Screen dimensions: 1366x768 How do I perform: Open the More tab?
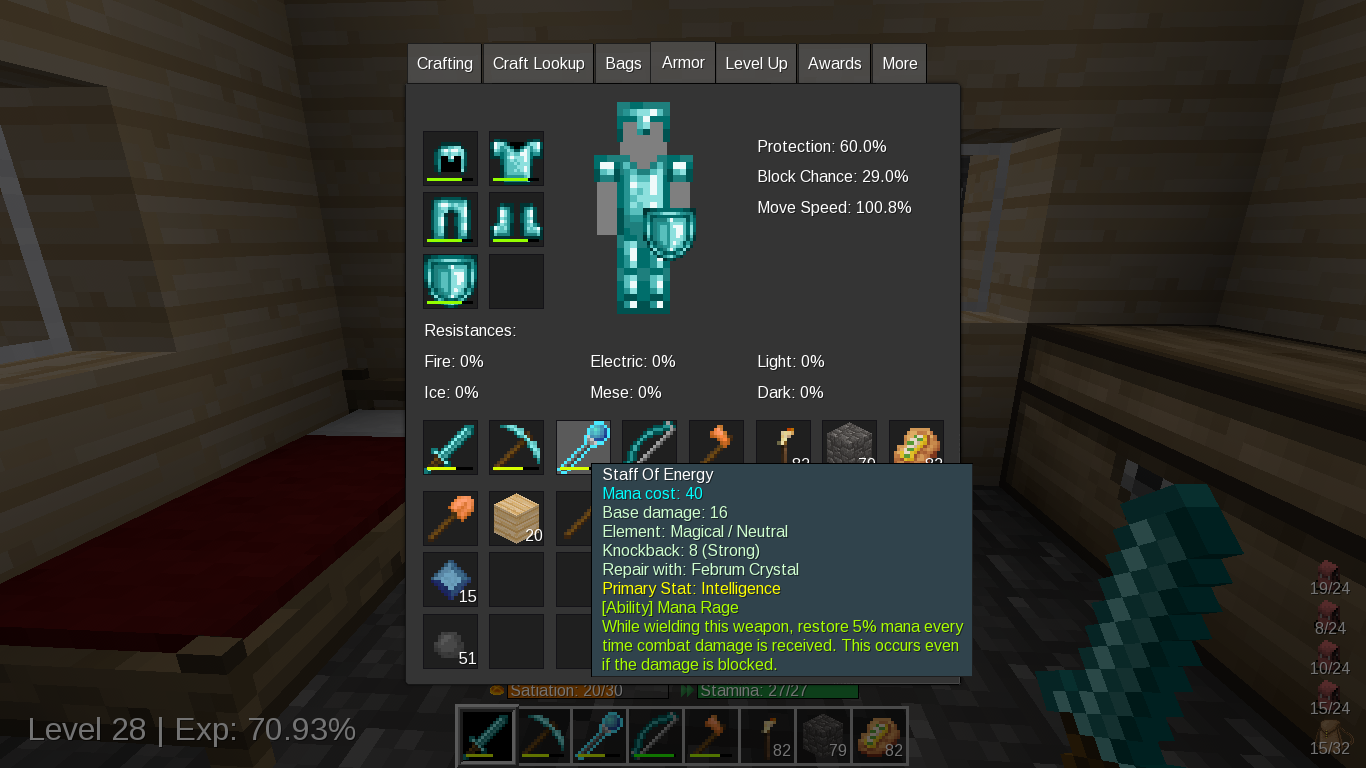point(899,63)
